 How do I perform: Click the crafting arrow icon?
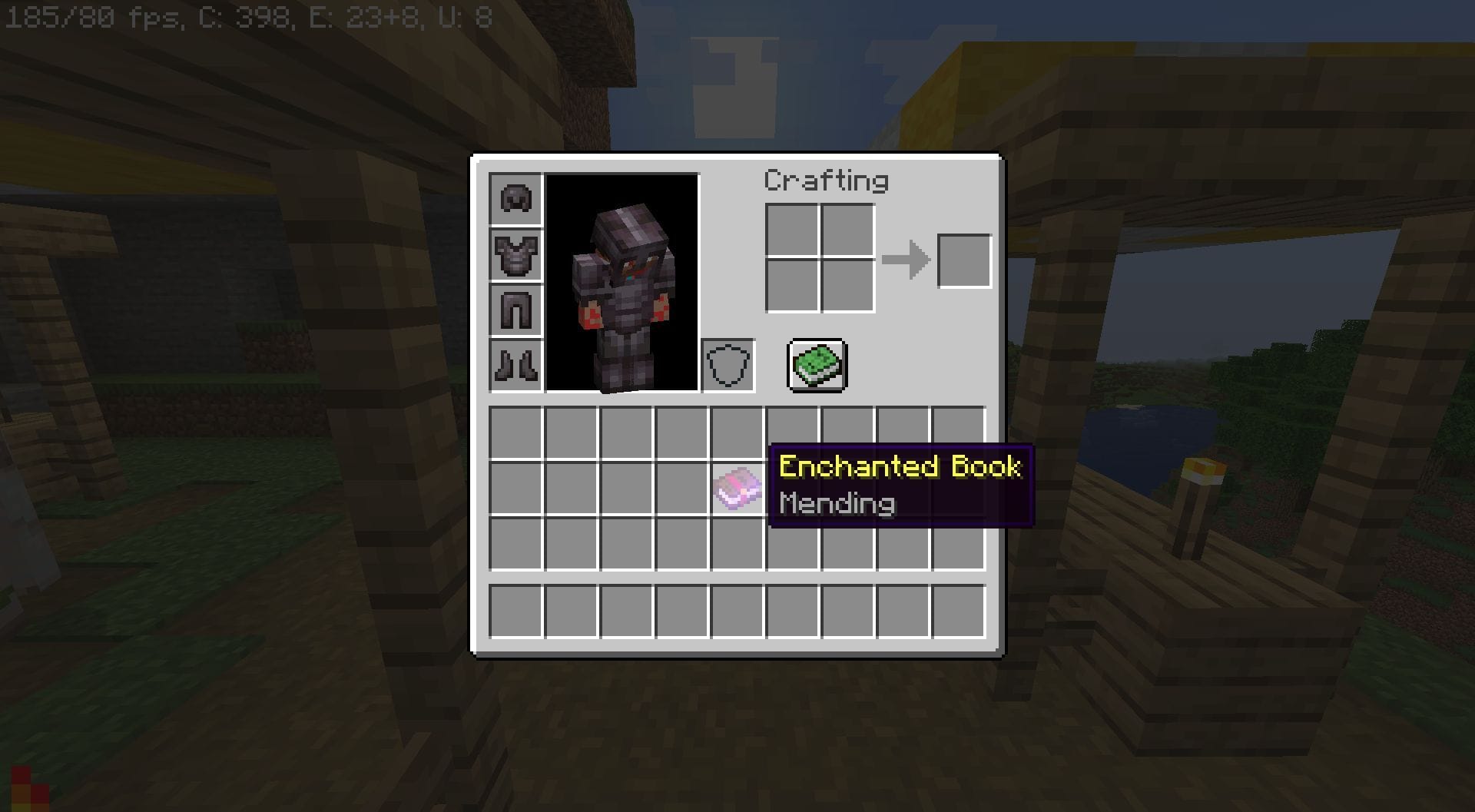907,260
